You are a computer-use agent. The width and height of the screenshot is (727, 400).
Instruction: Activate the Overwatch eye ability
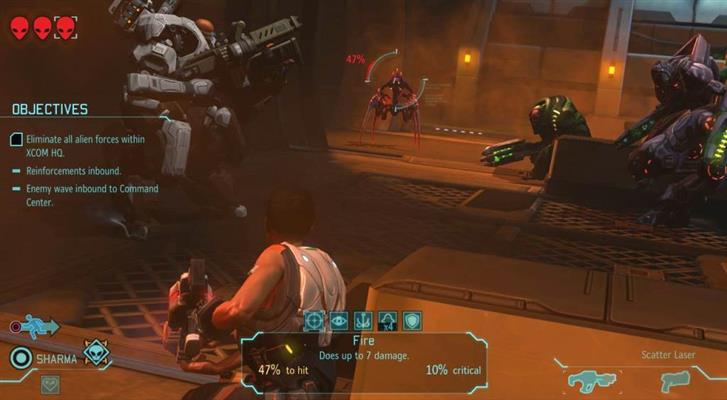pos(339,320)
